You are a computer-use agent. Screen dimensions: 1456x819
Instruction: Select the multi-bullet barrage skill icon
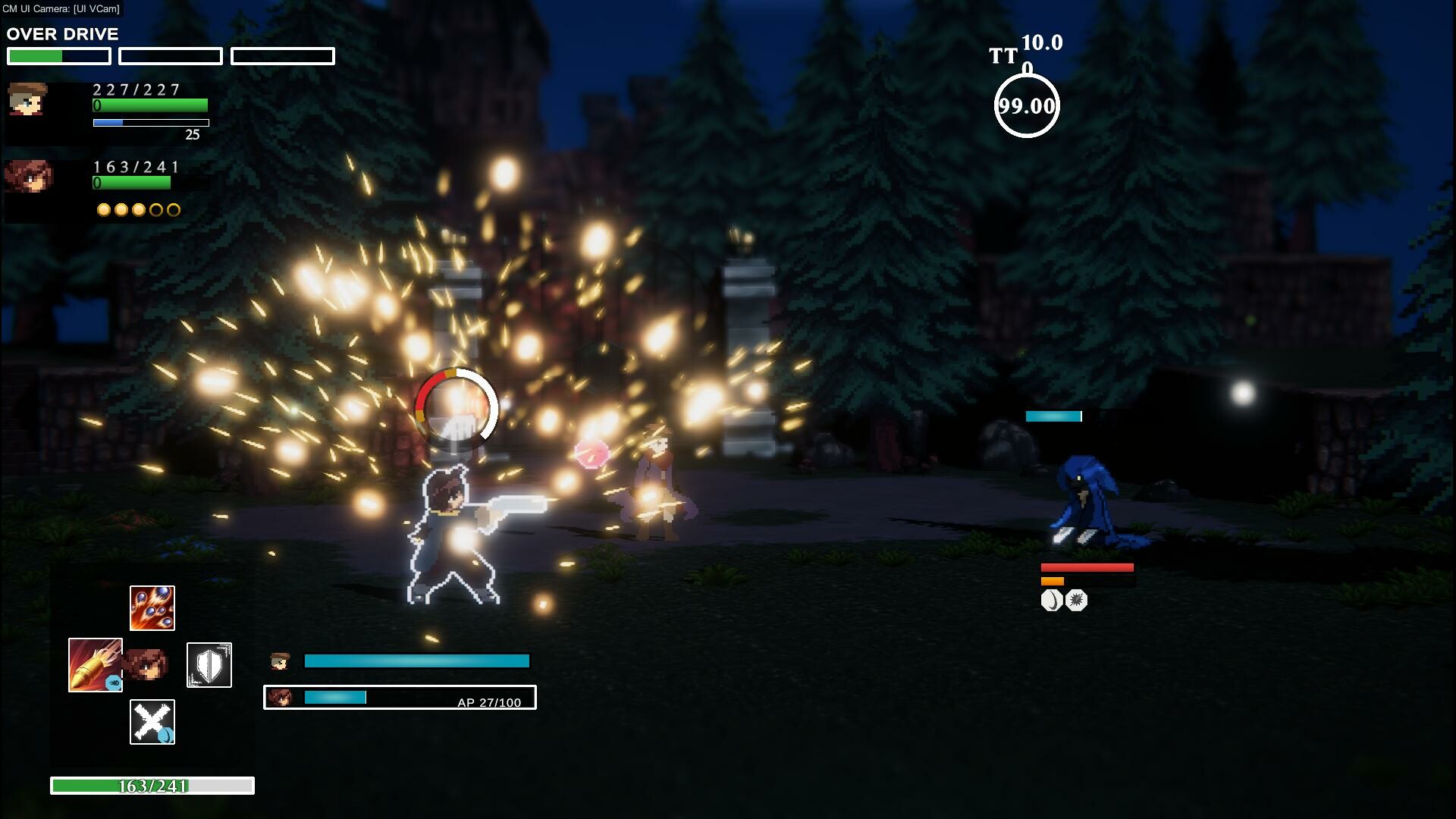coord(152,607)
